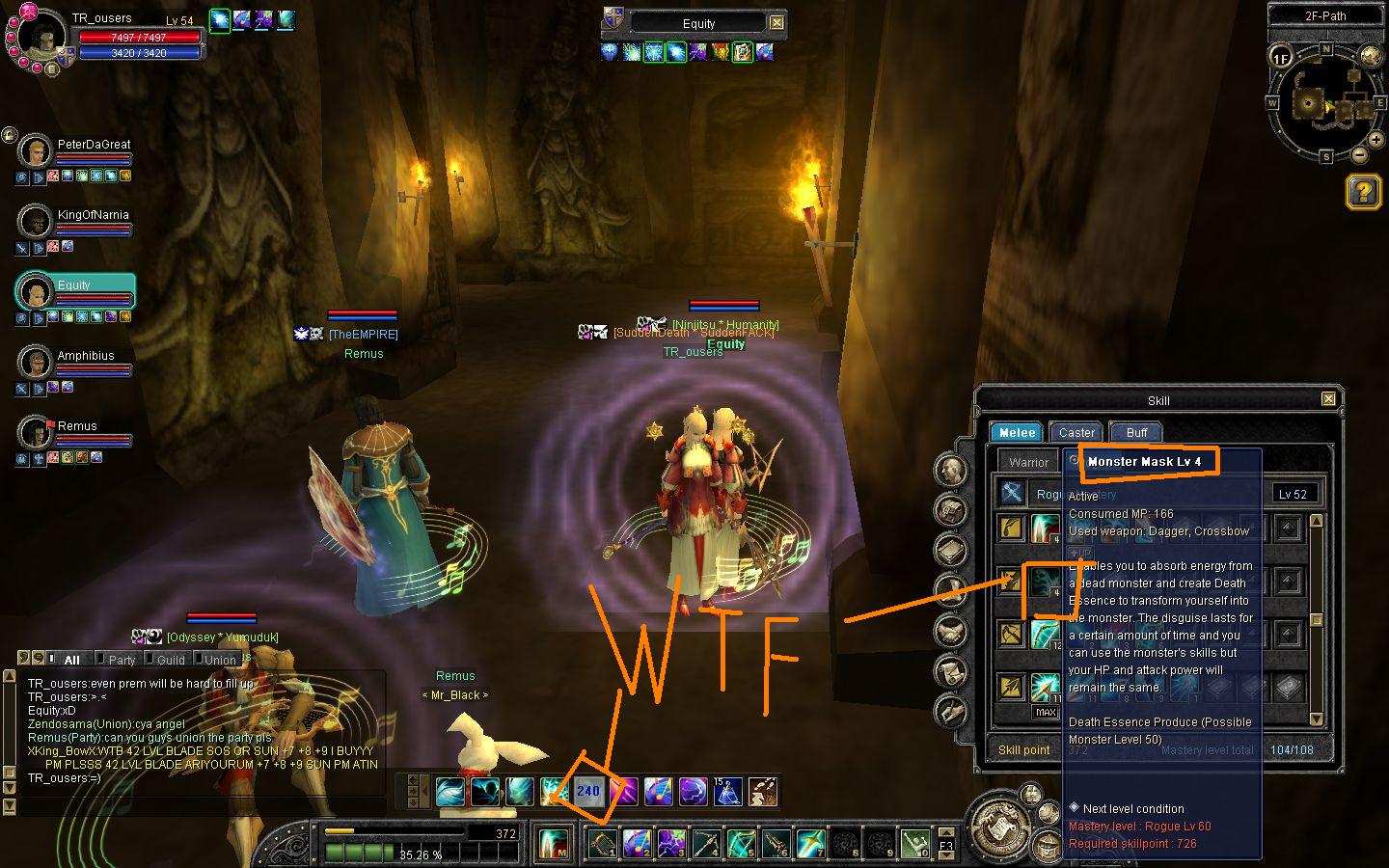Zoom in the minimap with the plus button
This screenshot has height=868, width=1389.
1376,140
